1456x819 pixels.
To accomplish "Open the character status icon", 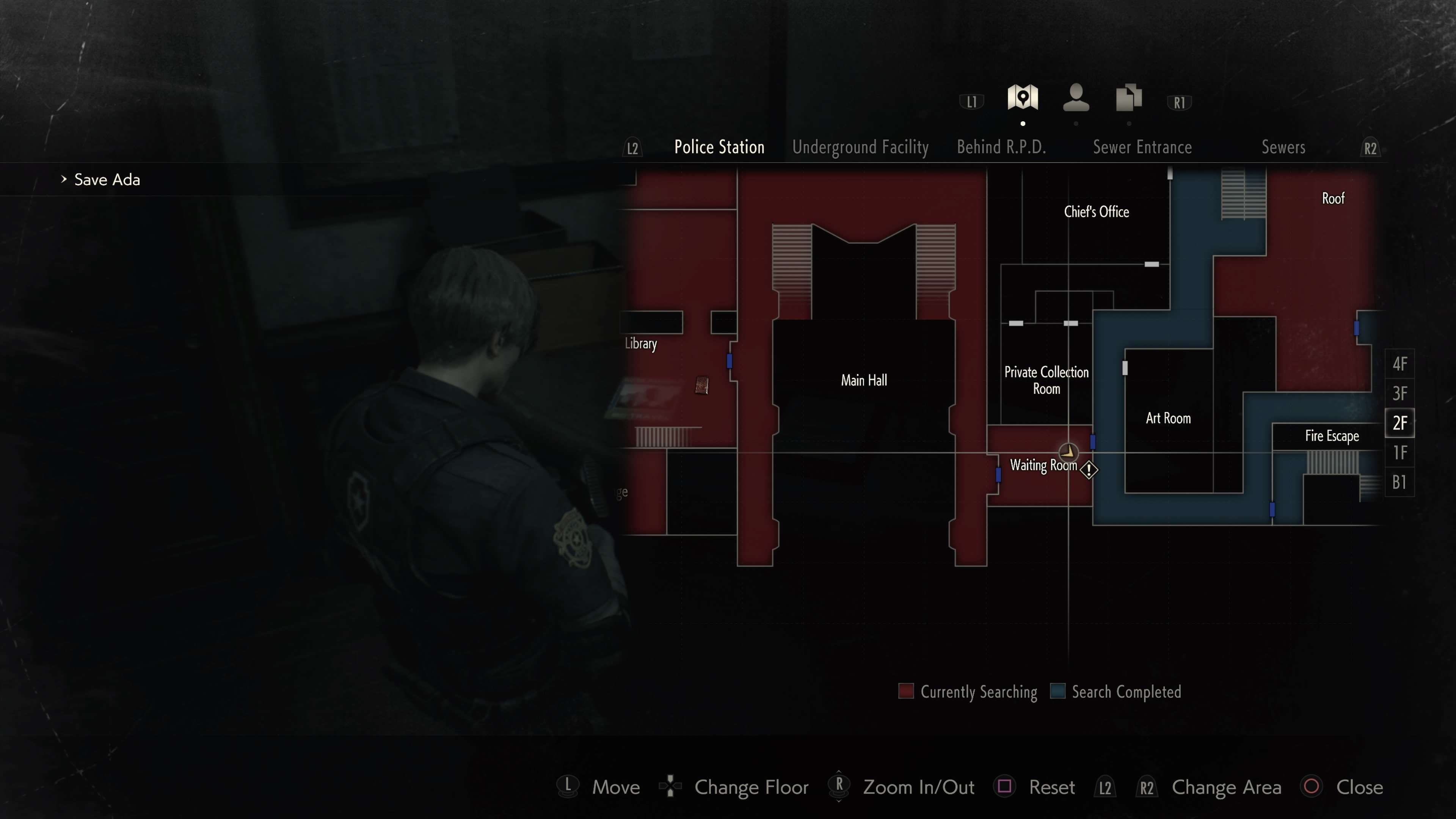I will (x=1076, y=98).
